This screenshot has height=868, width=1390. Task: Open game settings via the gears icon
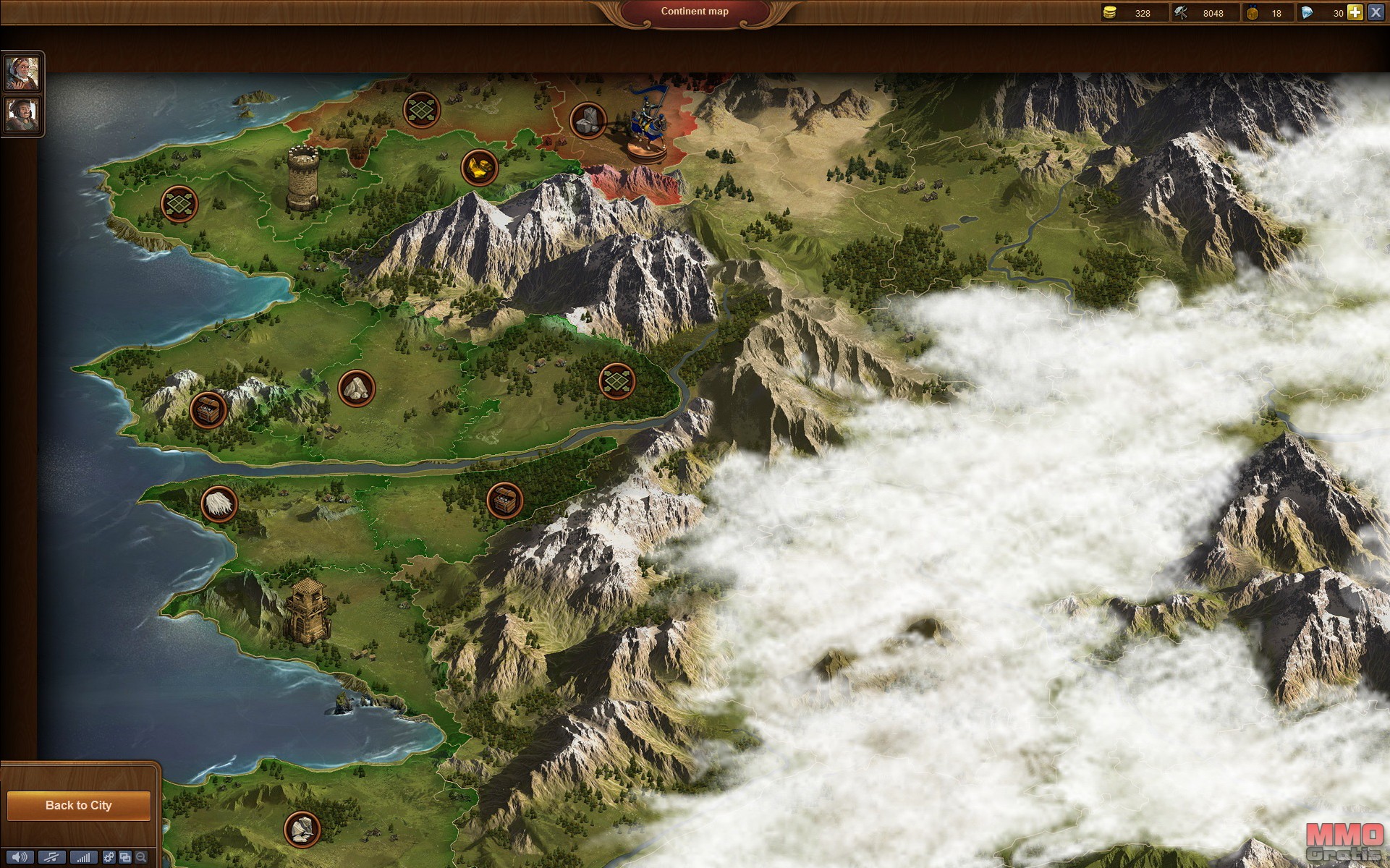coord(109,857)
